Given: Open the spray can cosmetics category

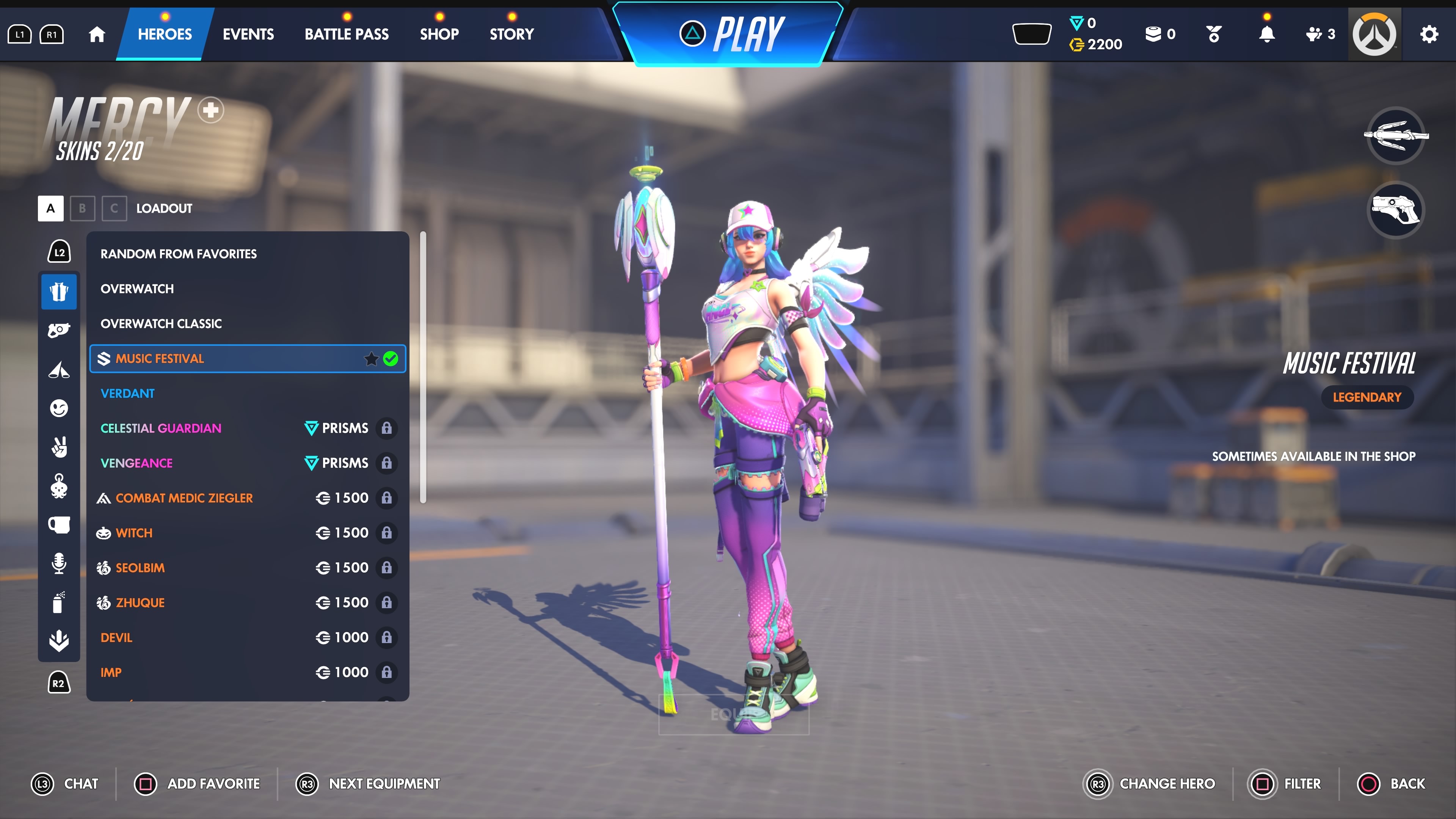Looking at the screenshot, I should click(59, 602).
